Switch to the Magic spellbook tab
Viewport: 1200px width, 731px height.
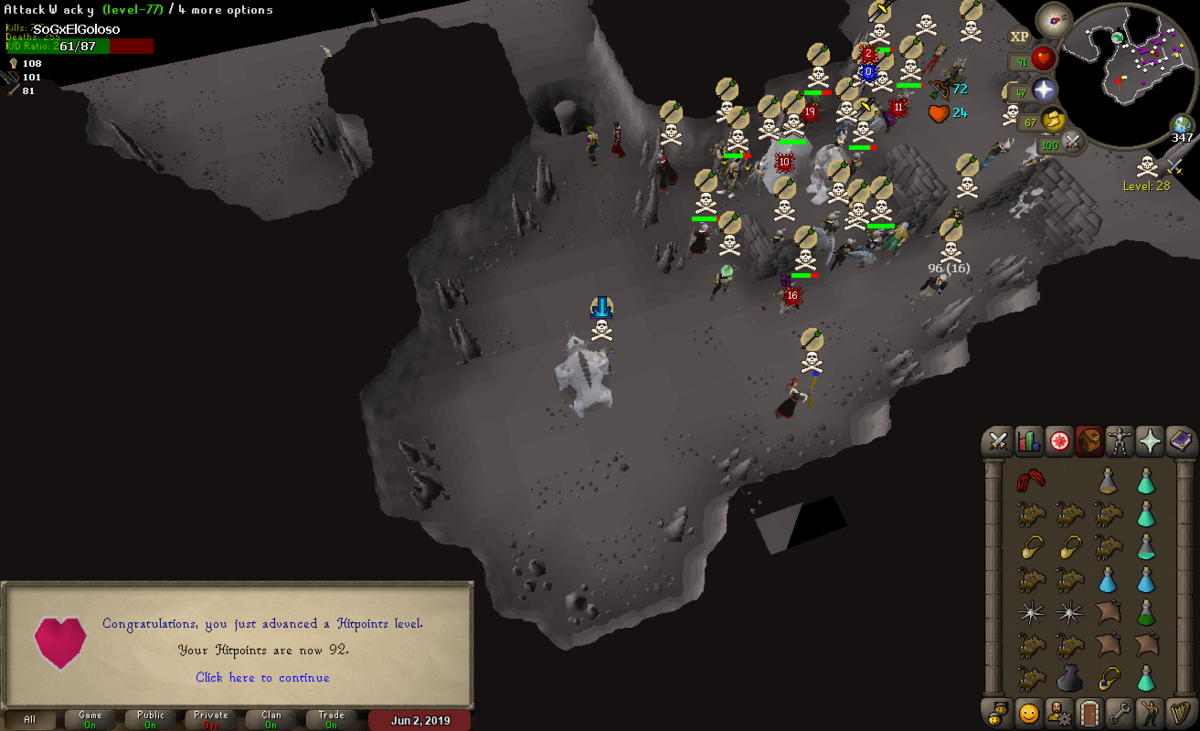click(x=1181, y=441)
